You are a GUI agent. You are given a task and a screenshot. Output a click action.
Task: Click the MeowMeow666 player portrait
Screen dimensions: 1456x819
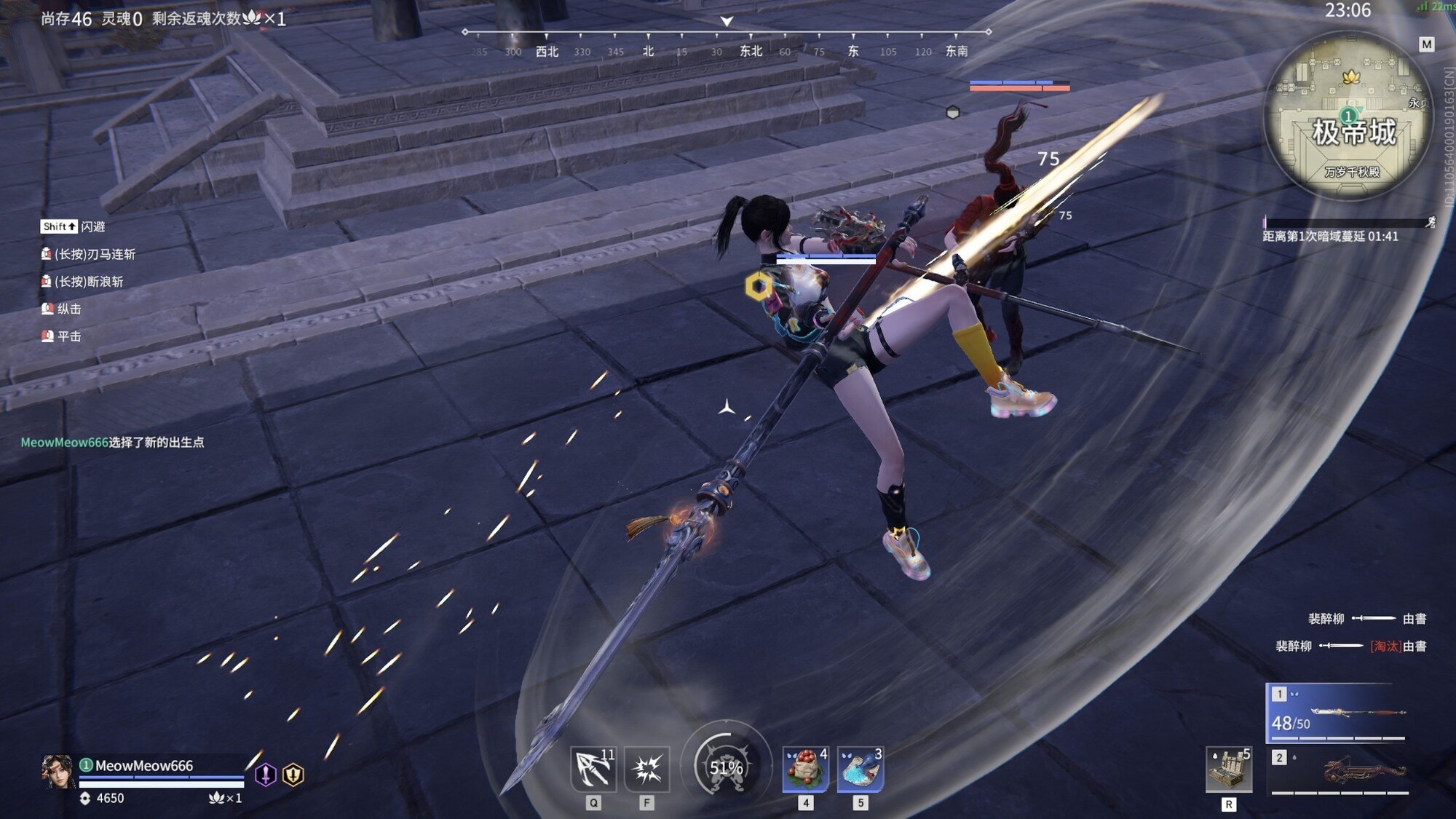point(58,772)
